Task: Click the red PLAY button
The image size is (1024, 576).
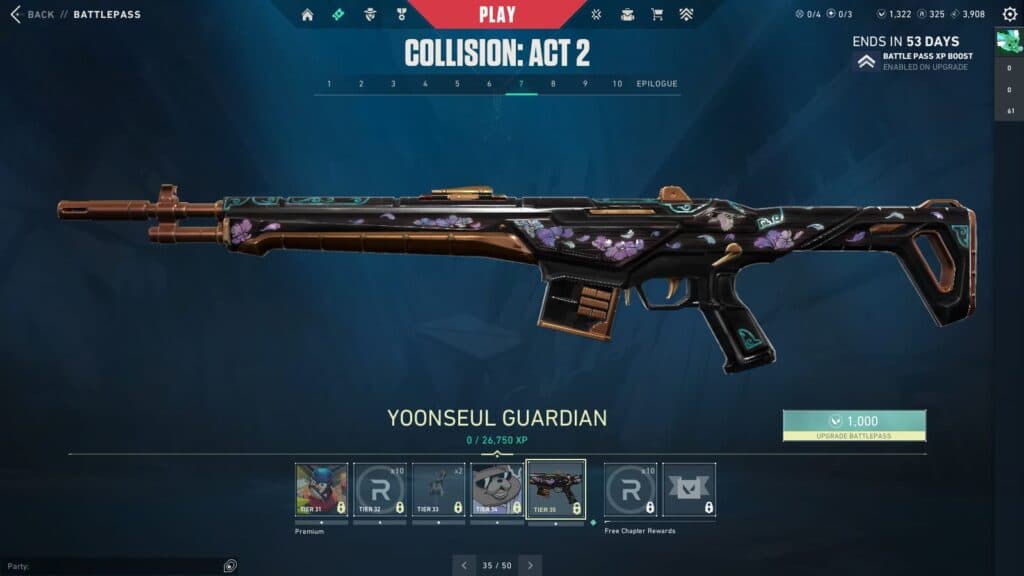Action: [x=497, y=15]
